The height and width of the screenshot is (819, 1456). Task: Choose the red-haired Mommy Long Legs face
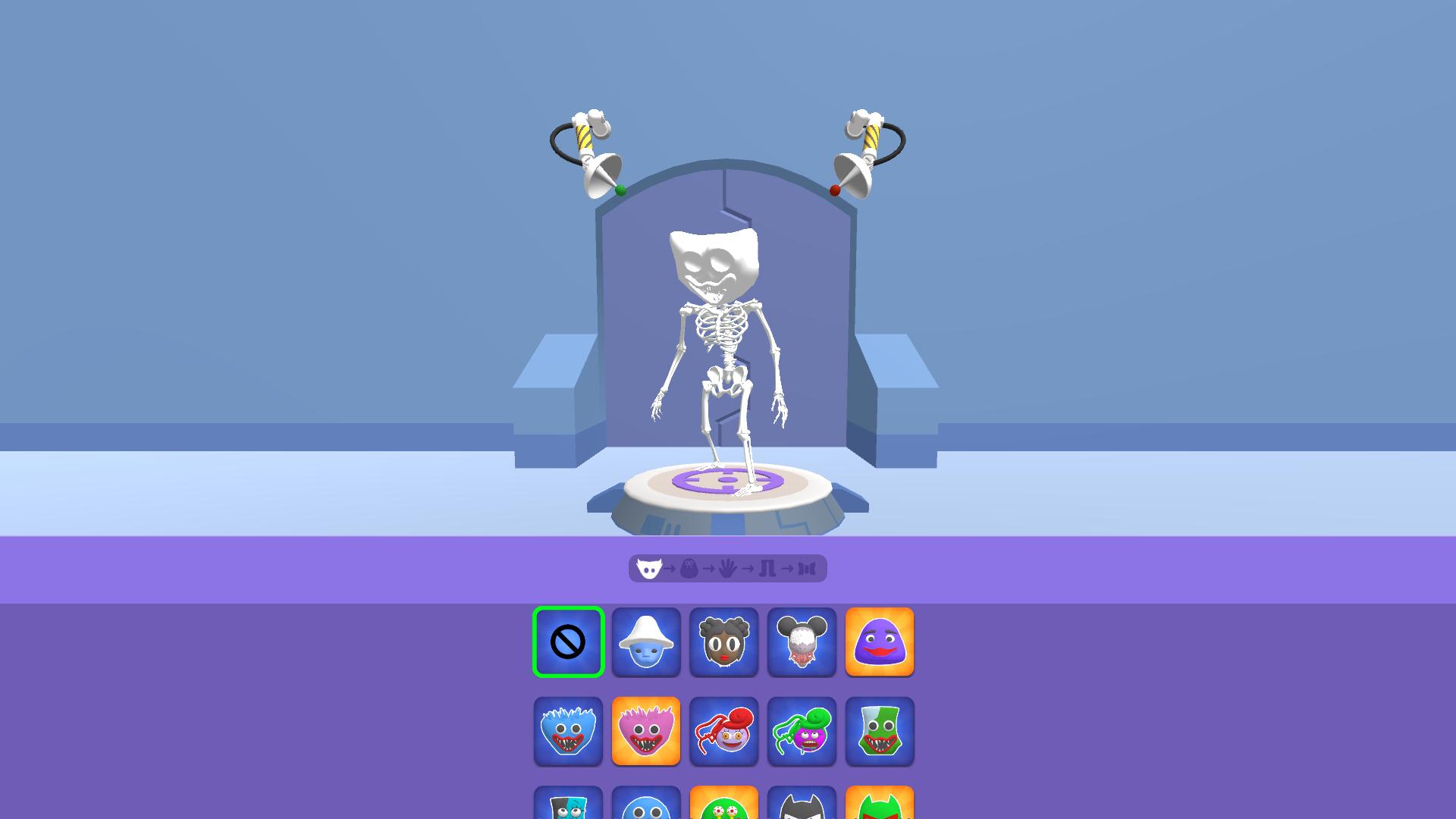pyautogui.click(x=723, y=733)
